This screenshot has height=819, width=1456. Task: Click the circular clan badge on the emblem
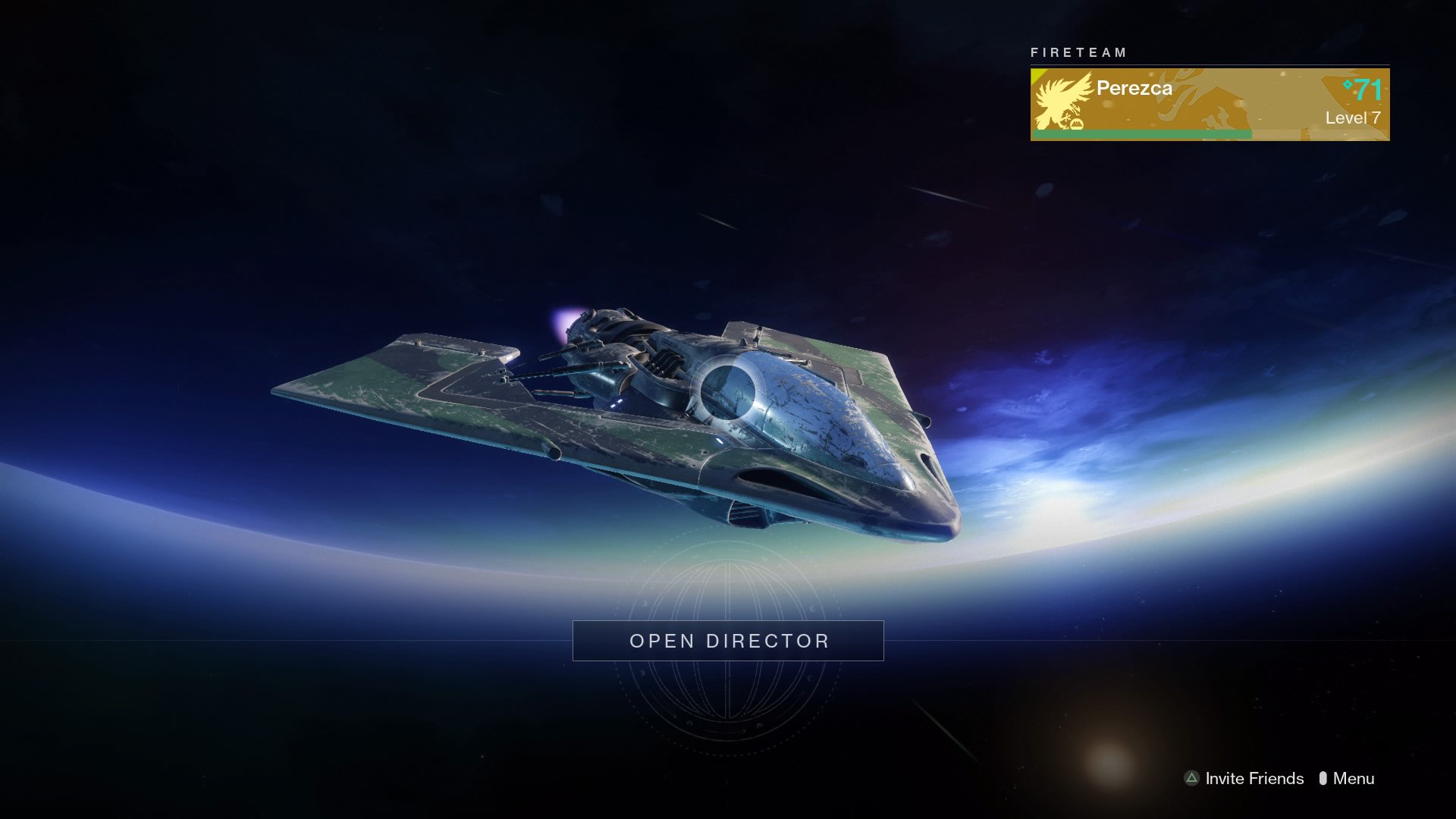click(x=1077, y=124)
